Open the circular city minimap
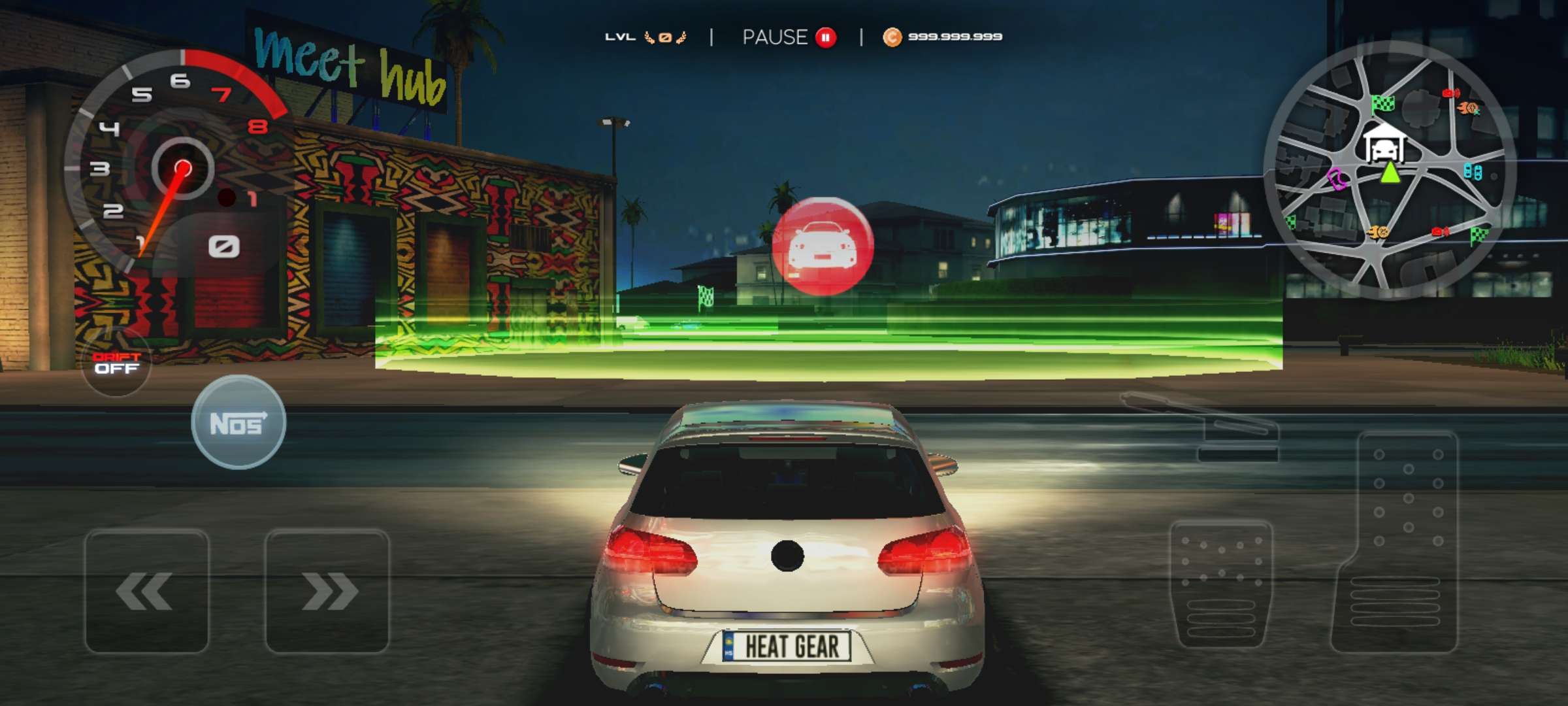Image resolution: width=1568 pixels, height=706 pixels. [x=1390, y=171]
